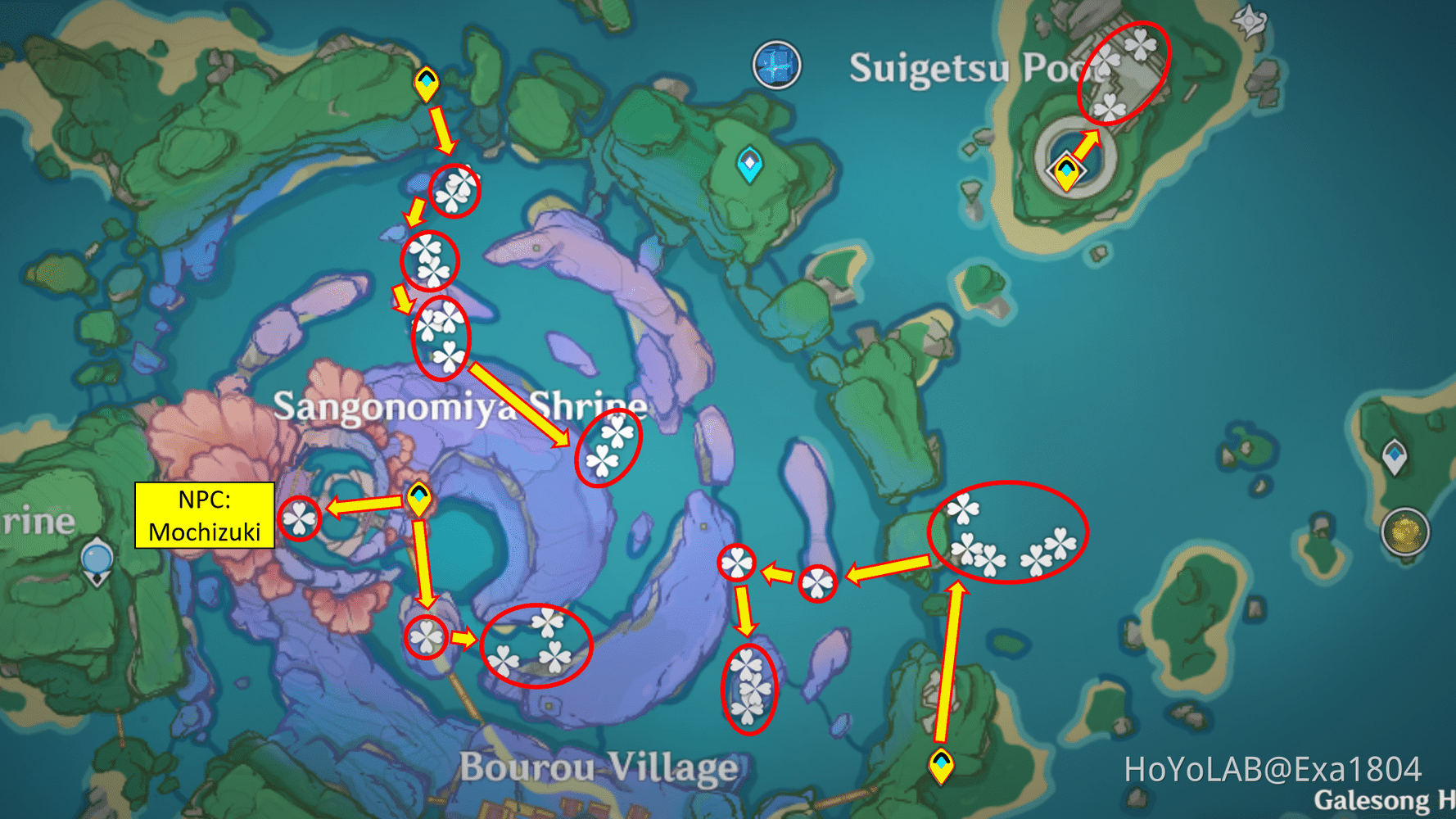Click the yellow 'NPC: Mochizuki' label

[202, 512]
